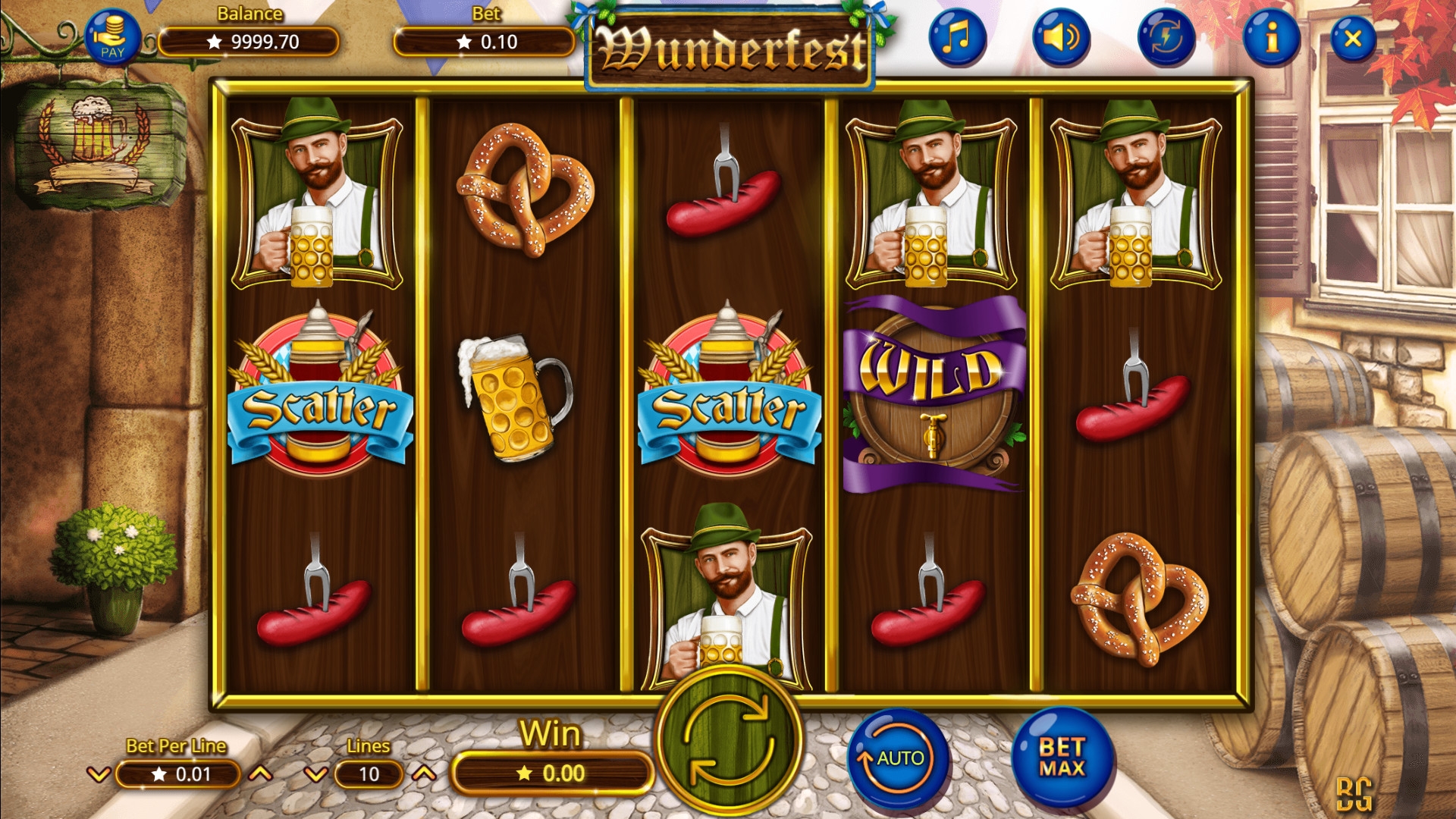
Task: Increase the Bet Per Line value
Action: (x=261, y=774)
